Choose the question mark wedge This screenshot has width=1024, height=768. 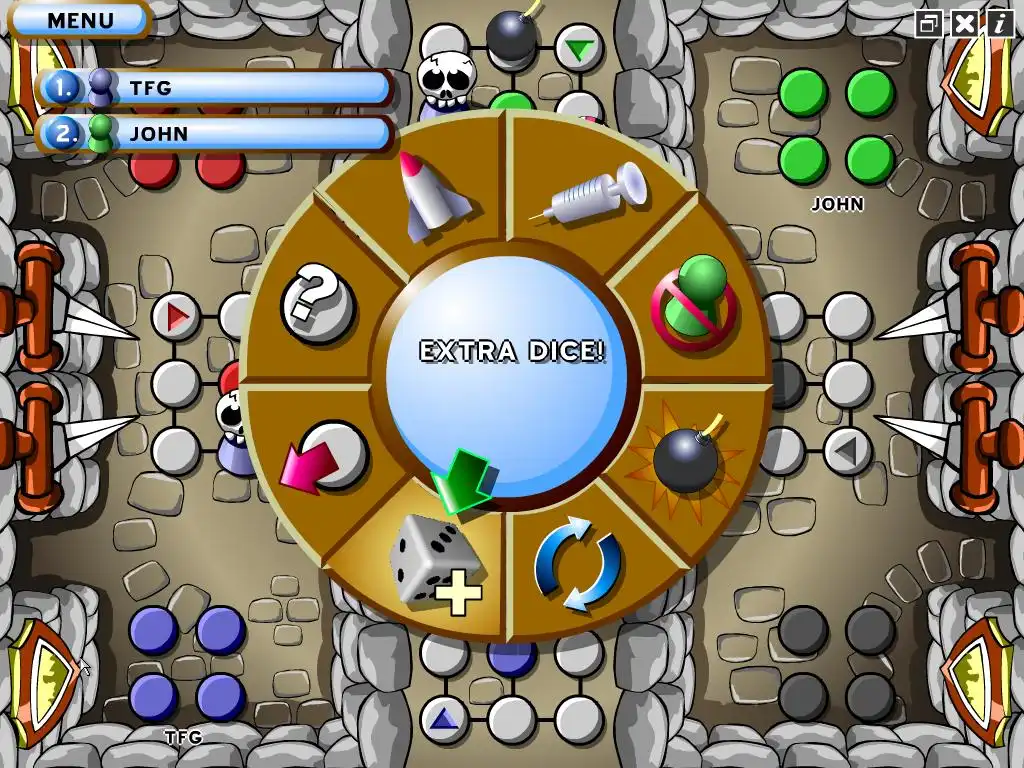[316, 302]
